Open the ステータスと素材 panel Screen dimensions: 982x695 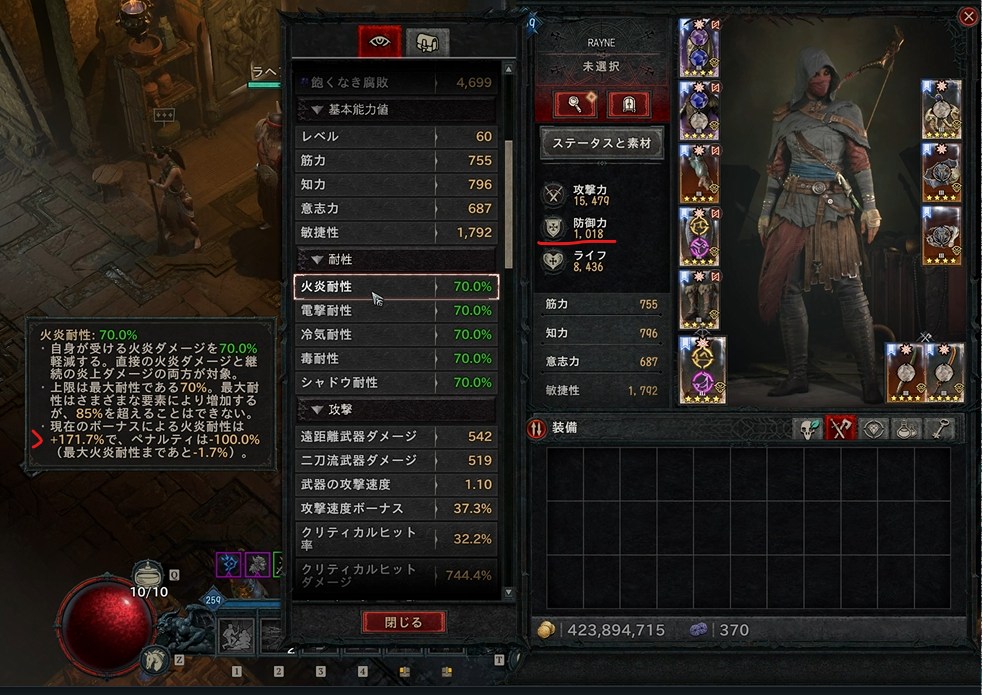click(602, 143)
